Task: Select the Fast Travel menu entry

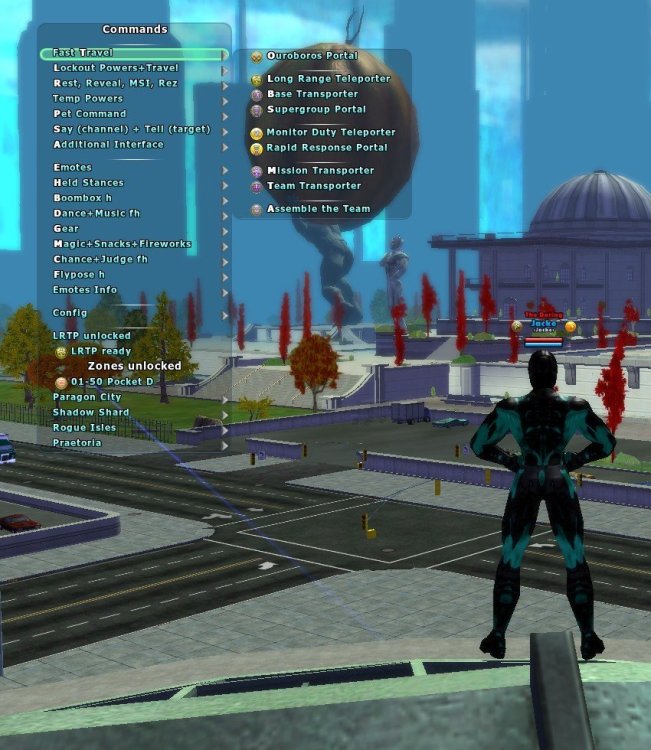Action: click(x=84, y=52)
